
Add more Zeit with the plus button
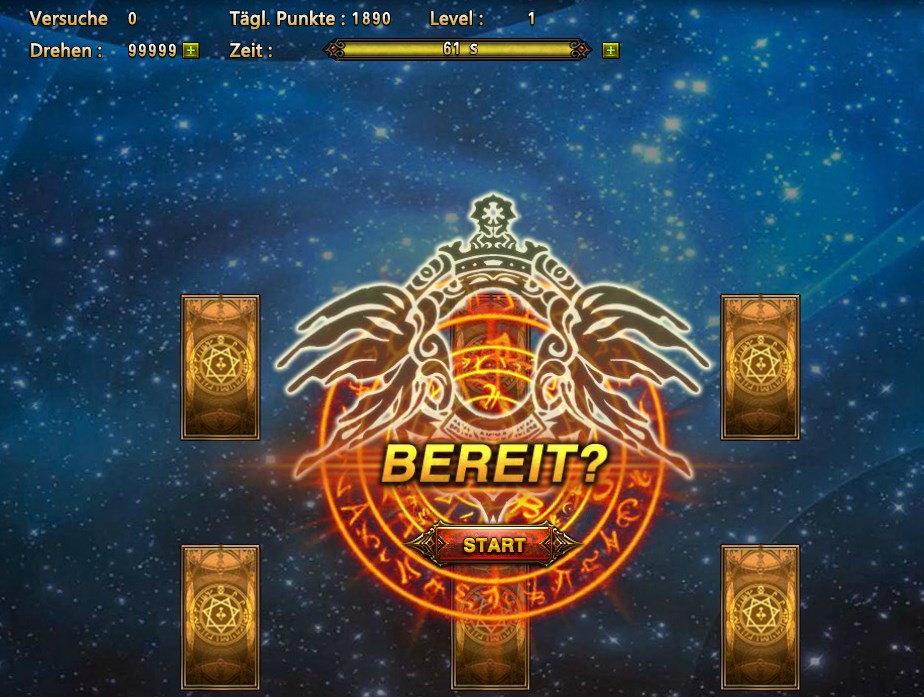tap(610, 50)
